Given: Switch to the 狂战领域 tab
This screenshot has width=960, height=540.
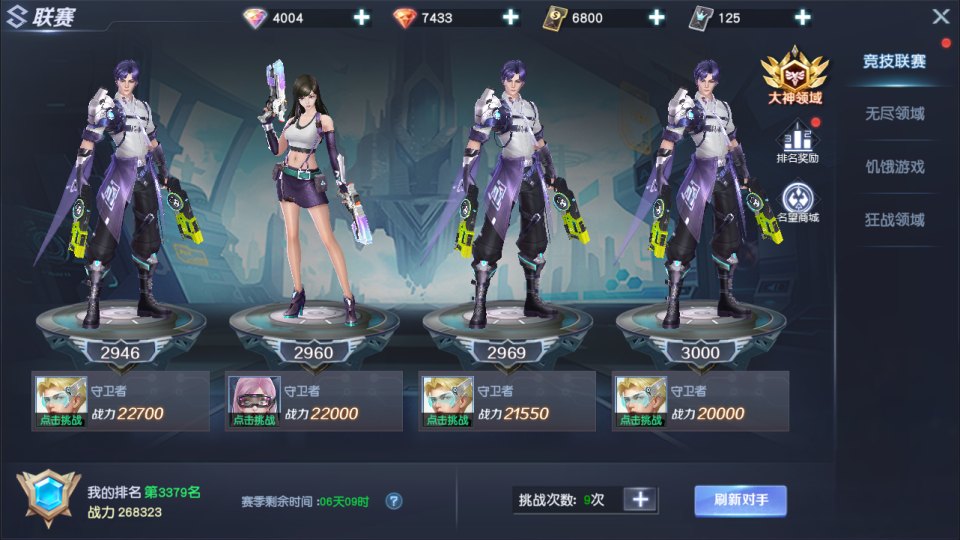Looking at the screenshot, I should [894, 220].
